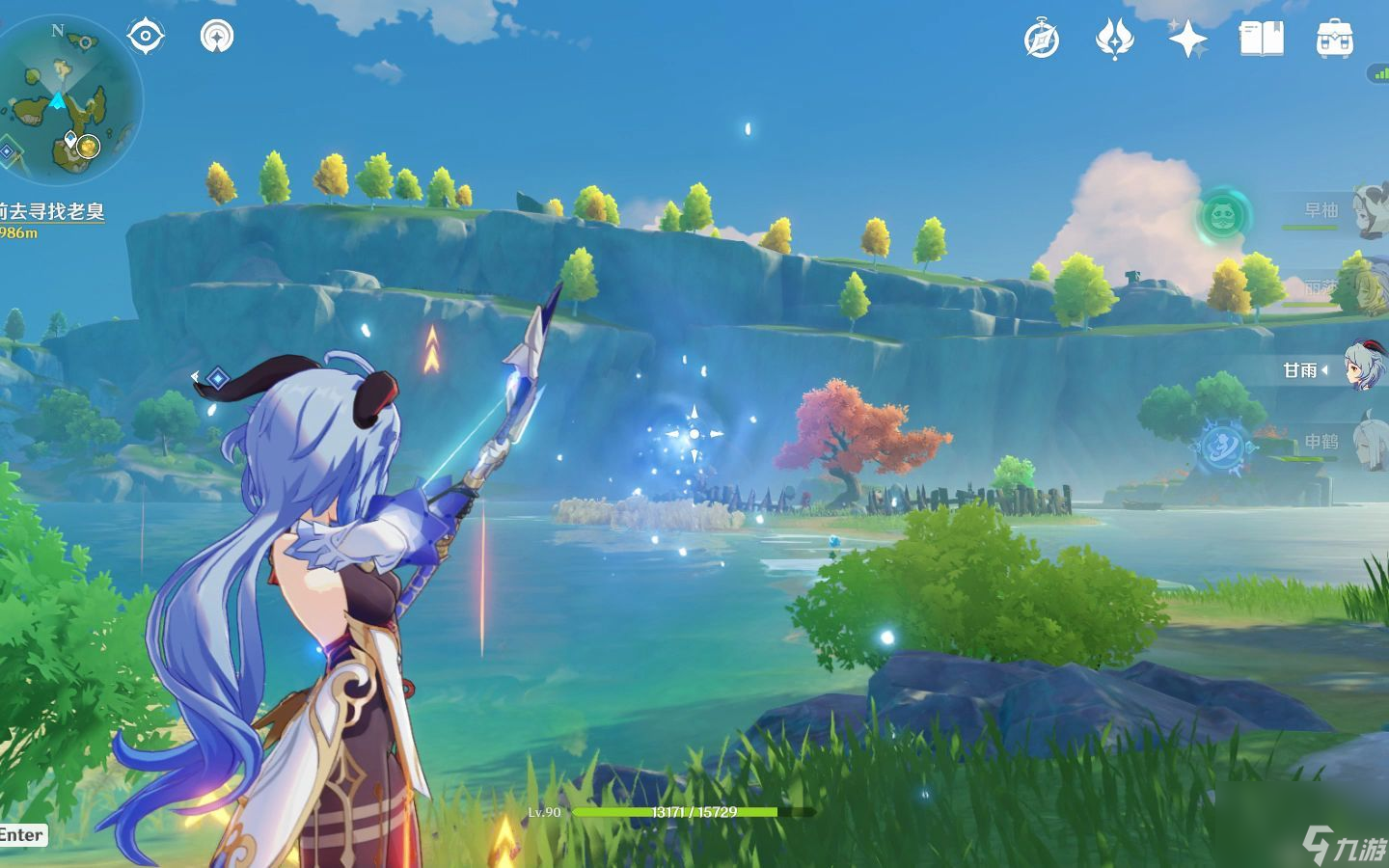Click the blue Shenhe skill status icon

coord(1222,448)
